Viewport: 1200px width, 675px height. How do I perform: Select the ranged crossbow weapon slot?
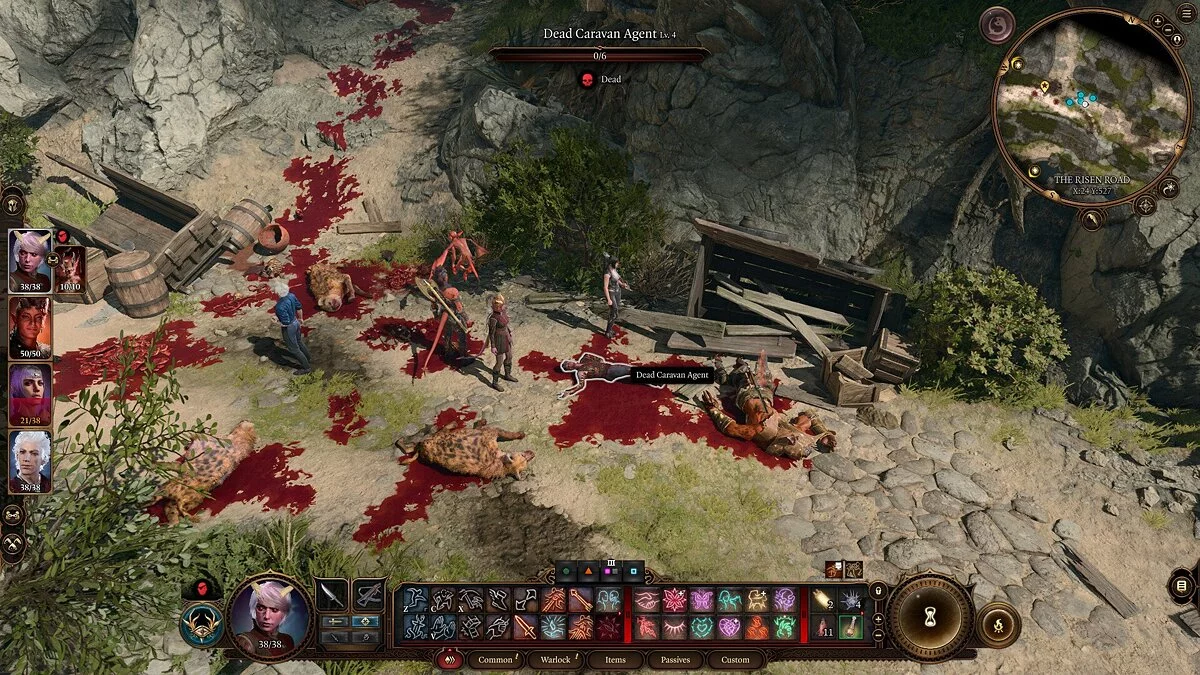coord(369,596)
